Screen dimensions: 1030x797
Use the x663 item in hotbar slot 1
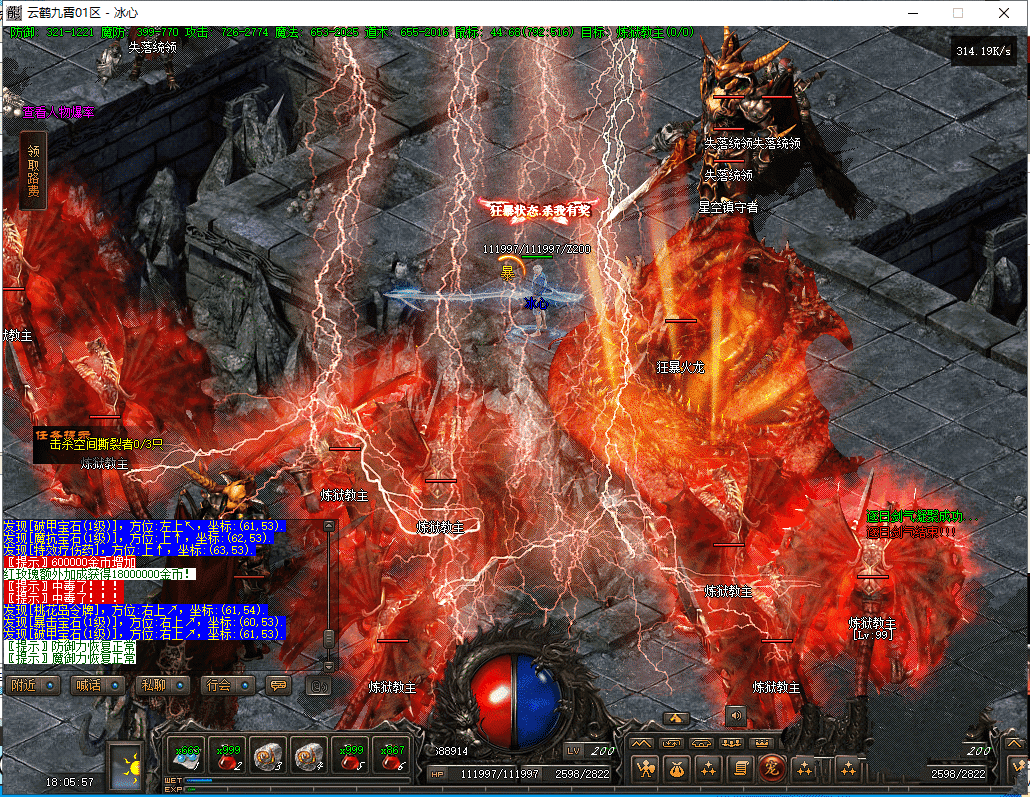click(x=185, y=757)
